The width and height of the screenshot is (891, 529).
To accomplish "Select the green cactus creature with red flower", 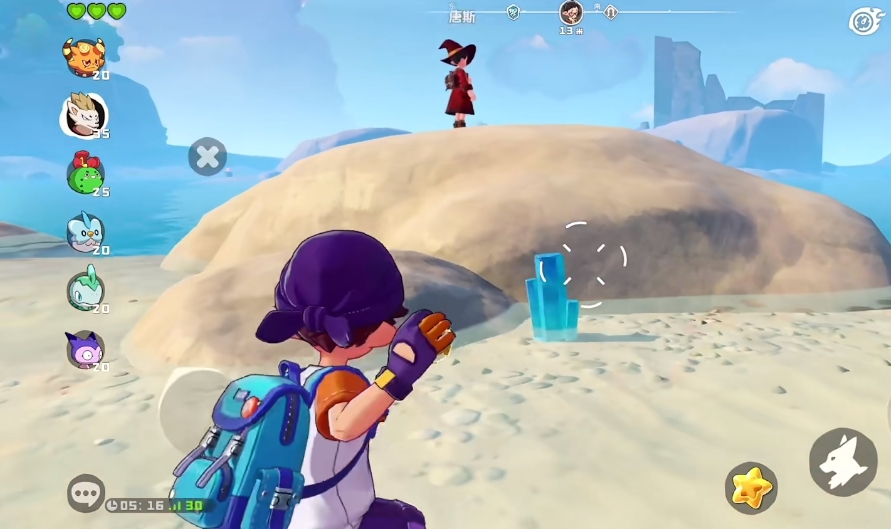I will pyautogui.click(x=84, y=173).
